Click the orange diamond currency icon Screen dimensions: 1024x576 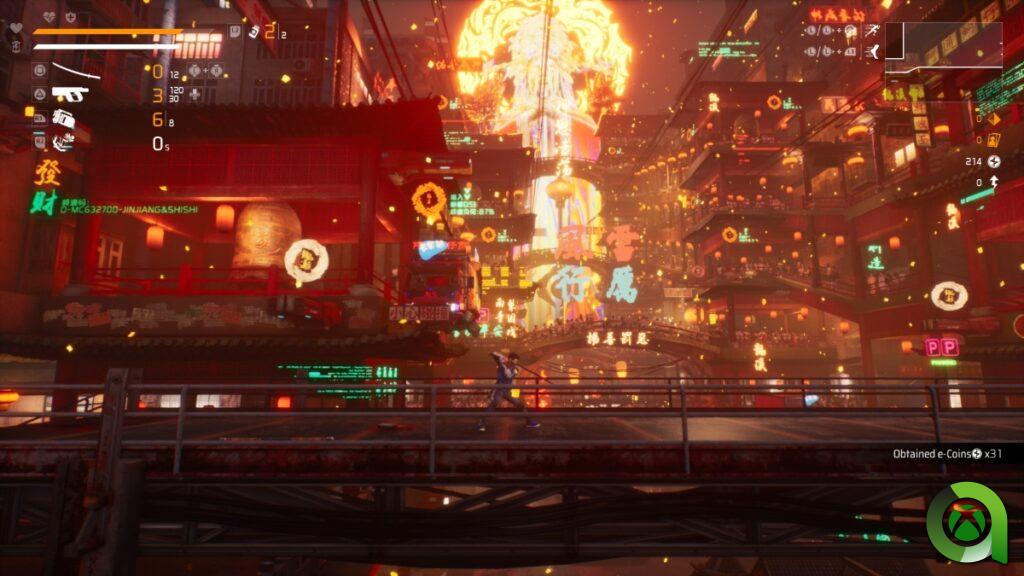[993, 117]
